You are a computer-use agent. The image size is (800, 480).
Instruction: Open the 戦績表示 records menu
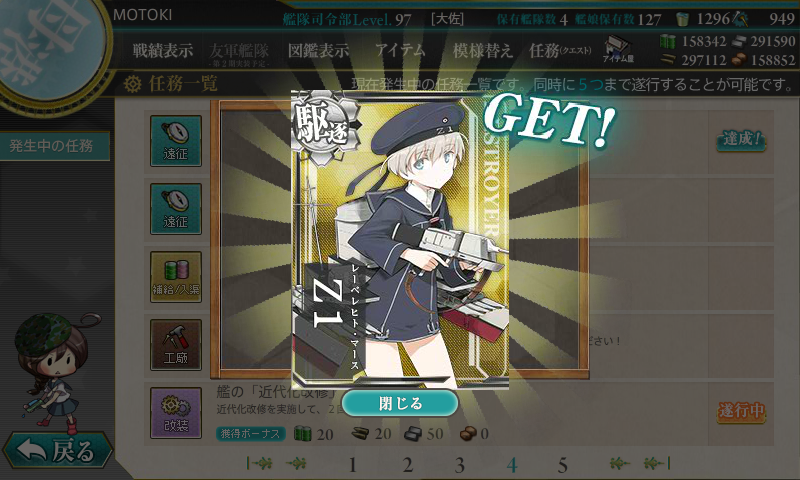click(163, 50)
